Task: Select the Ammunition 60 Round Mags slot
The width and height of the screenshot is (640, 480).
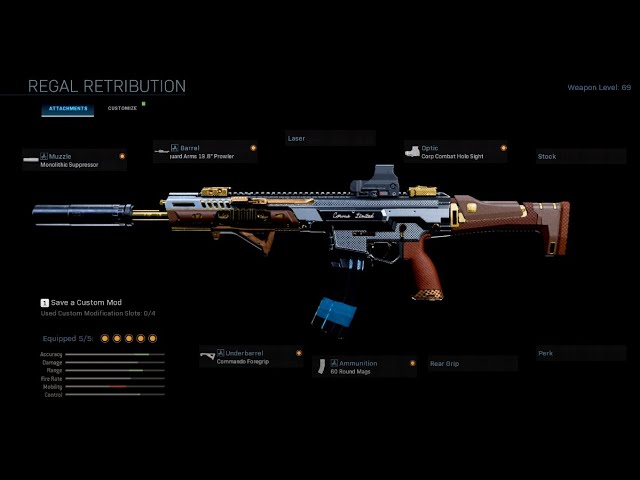Action: tap(367, 367)
